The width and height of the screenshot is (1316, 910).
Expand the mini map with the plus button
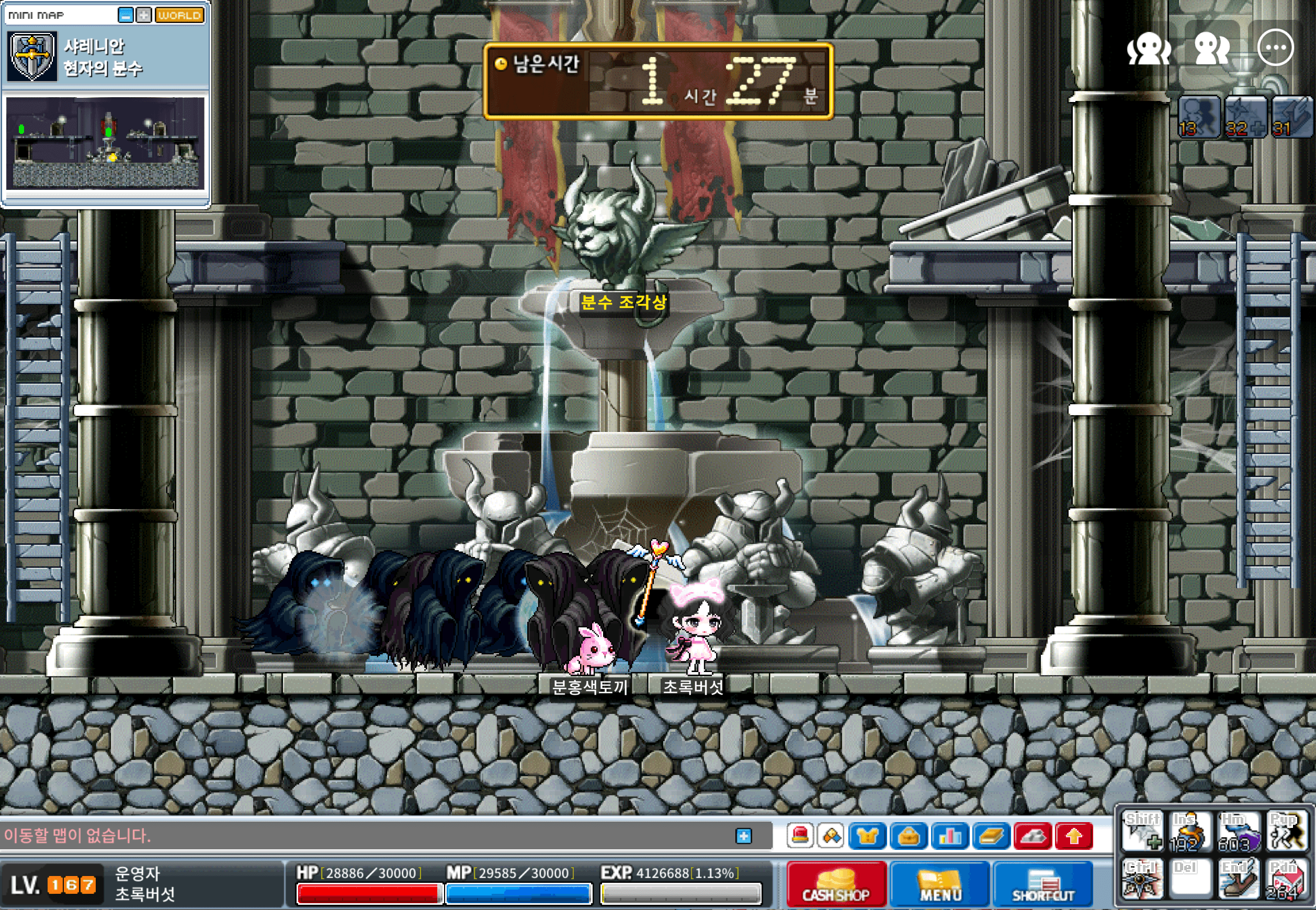144,15
